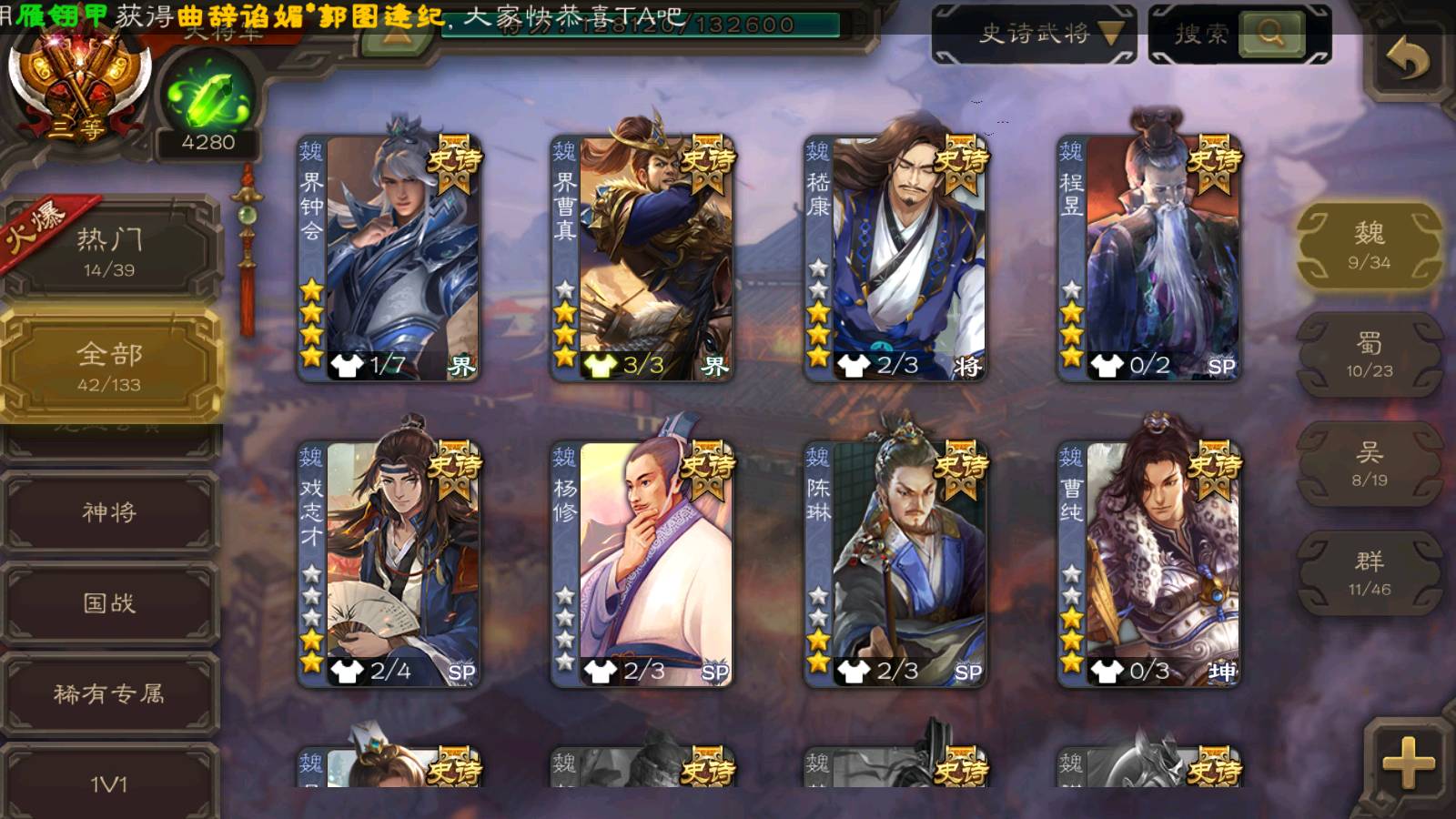Filter heroes by 蜀 faction
Image resolution: width=1456 pixels, height=819 pixels.
1369,355
